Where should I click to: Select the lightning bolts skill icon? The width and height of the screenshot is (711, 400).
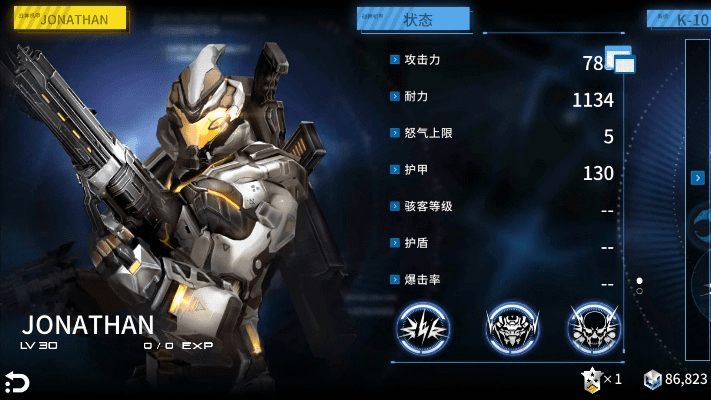[423, 327]
